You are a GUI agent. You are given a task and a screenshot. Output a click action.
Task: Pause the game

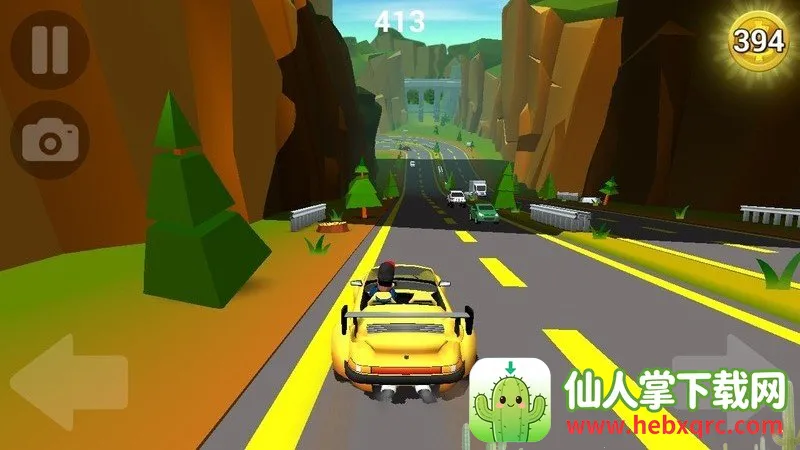[x=49, y=49]
